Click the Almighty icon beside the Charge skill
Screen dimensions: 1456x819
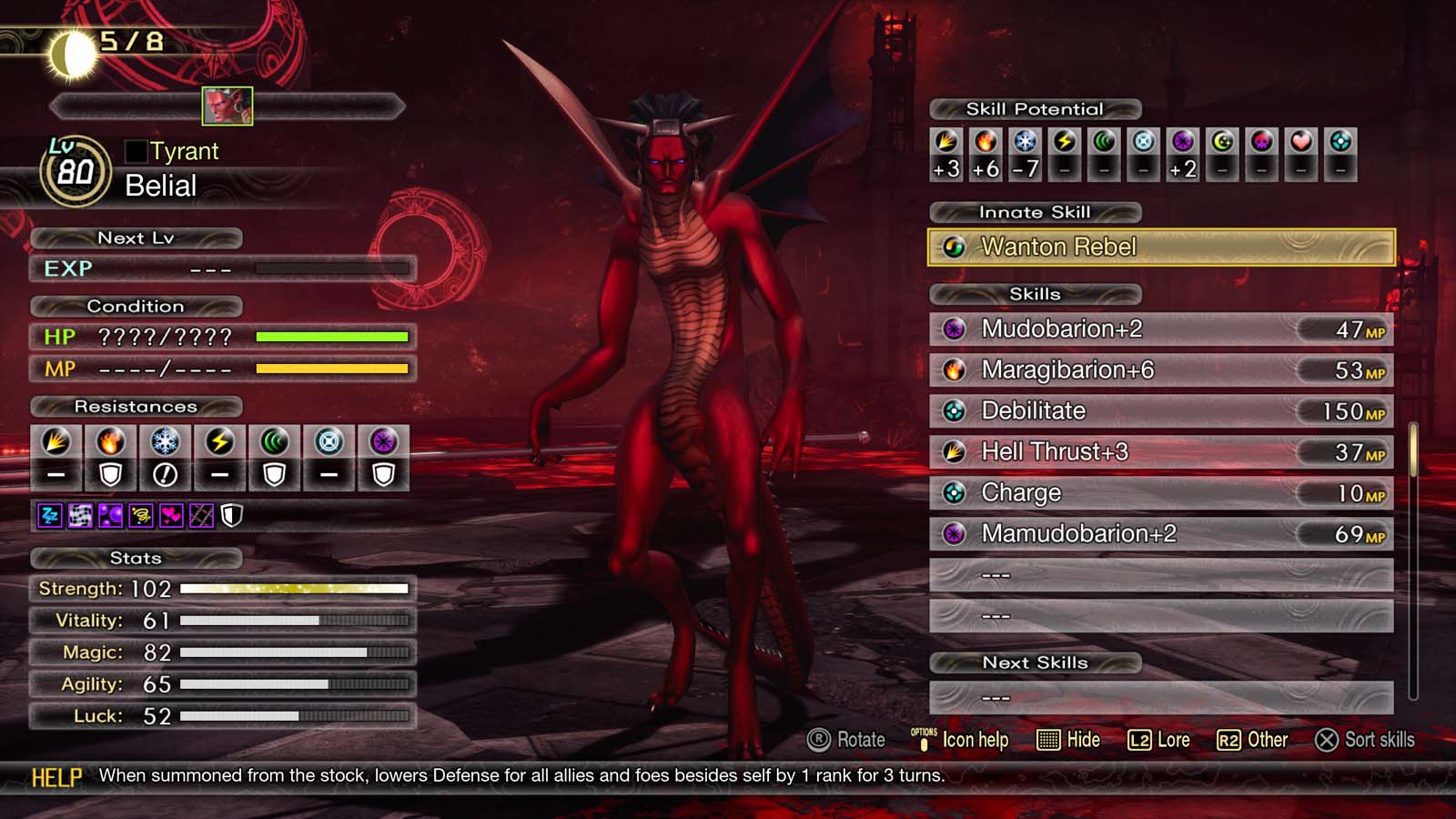tap(953, 492)
